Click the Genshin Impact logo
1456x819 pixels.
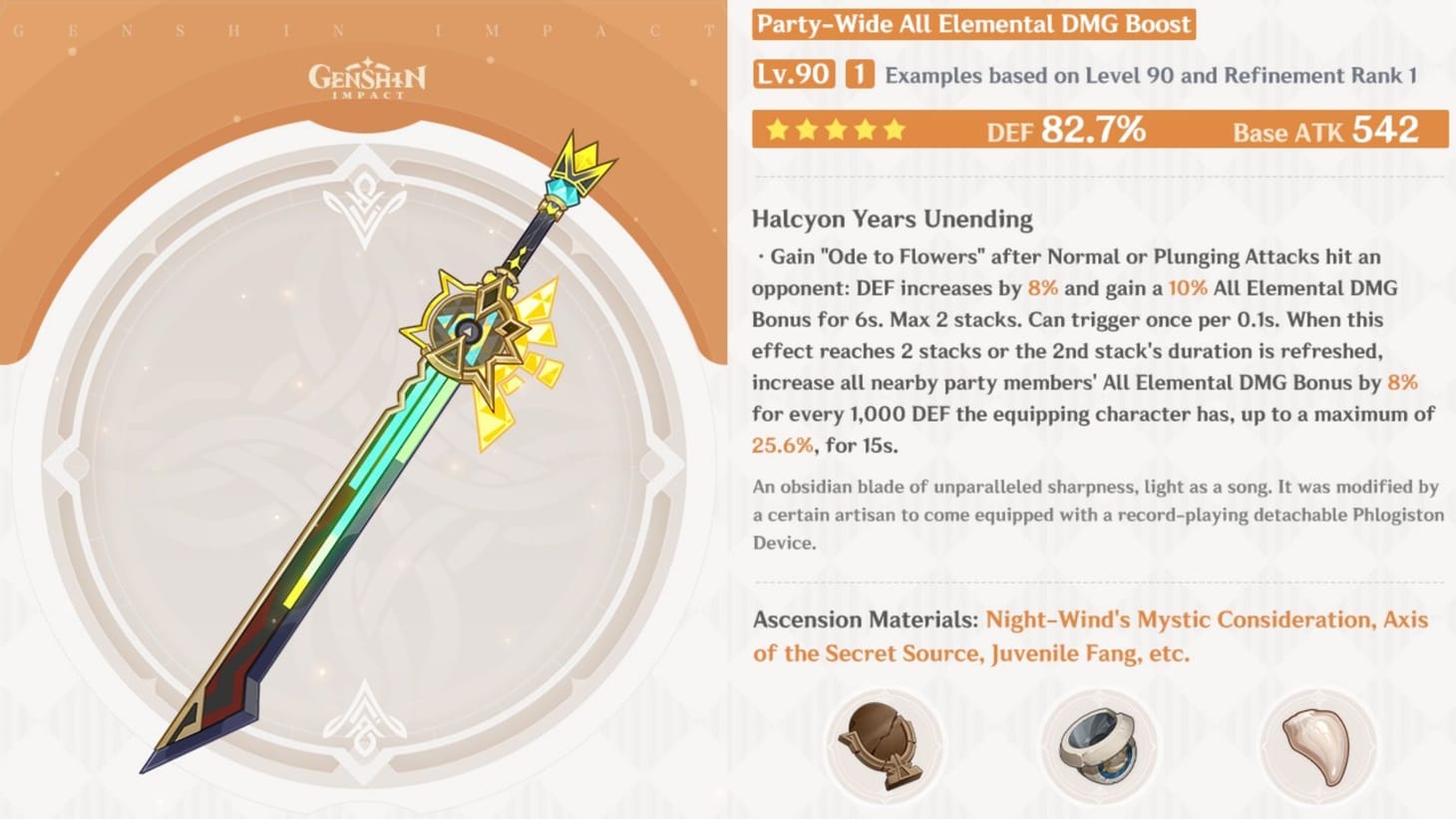[366, 80]
